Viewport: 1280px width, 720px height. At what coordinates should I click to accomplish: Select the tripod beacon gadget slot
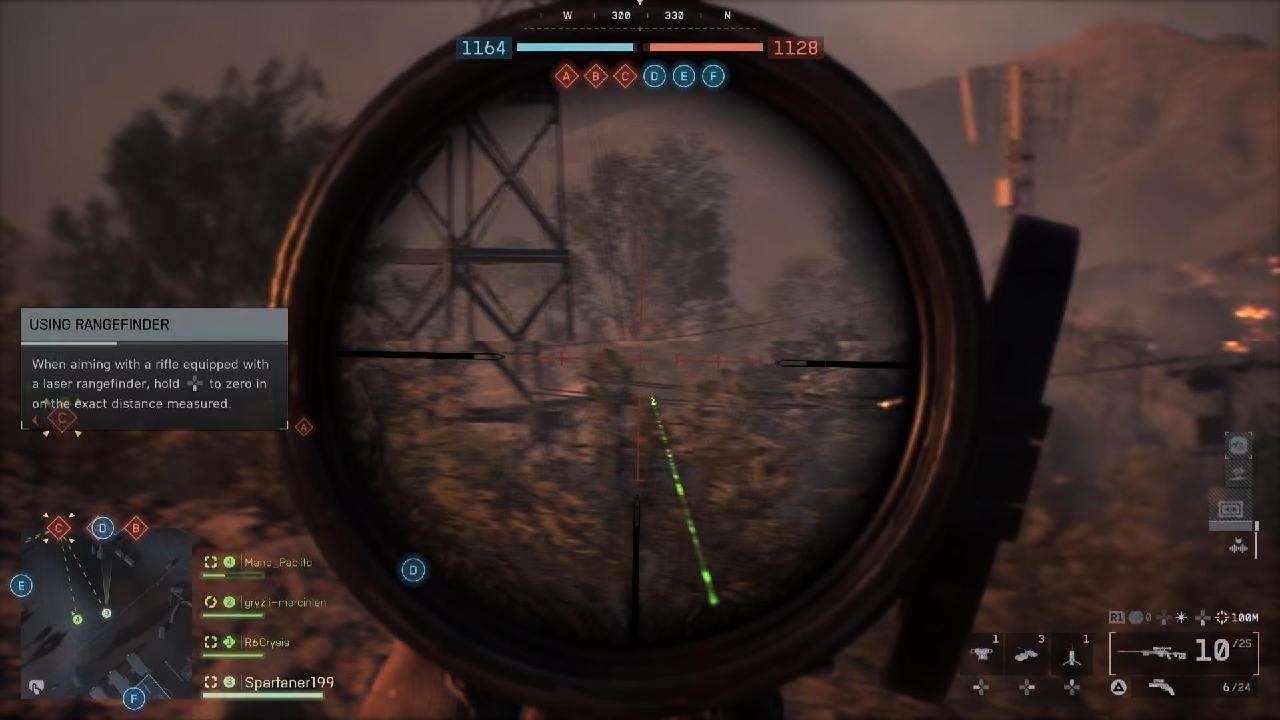pos(1072,656)
